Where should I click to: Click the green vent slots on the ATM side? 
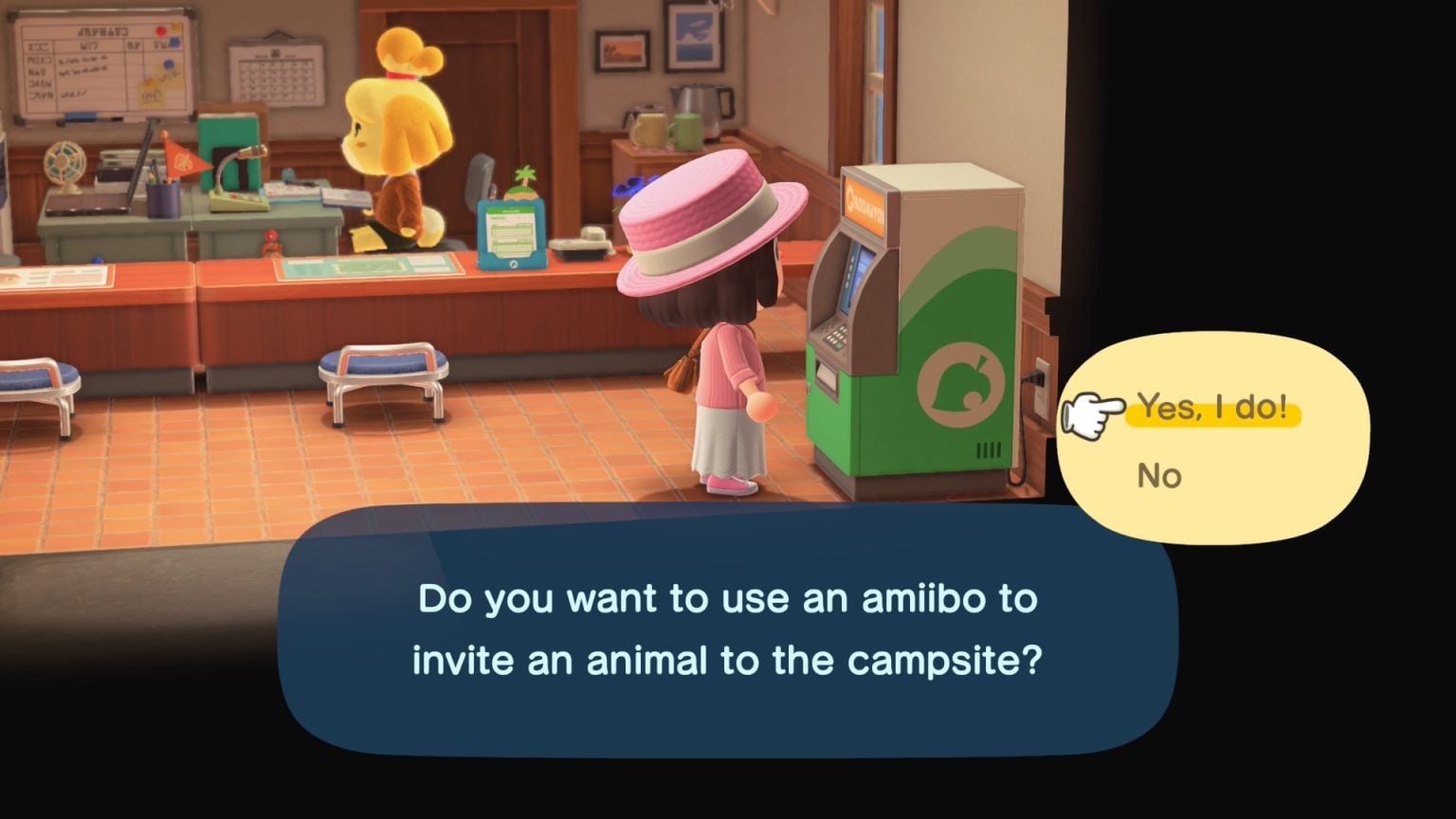[x=988, y=449]
